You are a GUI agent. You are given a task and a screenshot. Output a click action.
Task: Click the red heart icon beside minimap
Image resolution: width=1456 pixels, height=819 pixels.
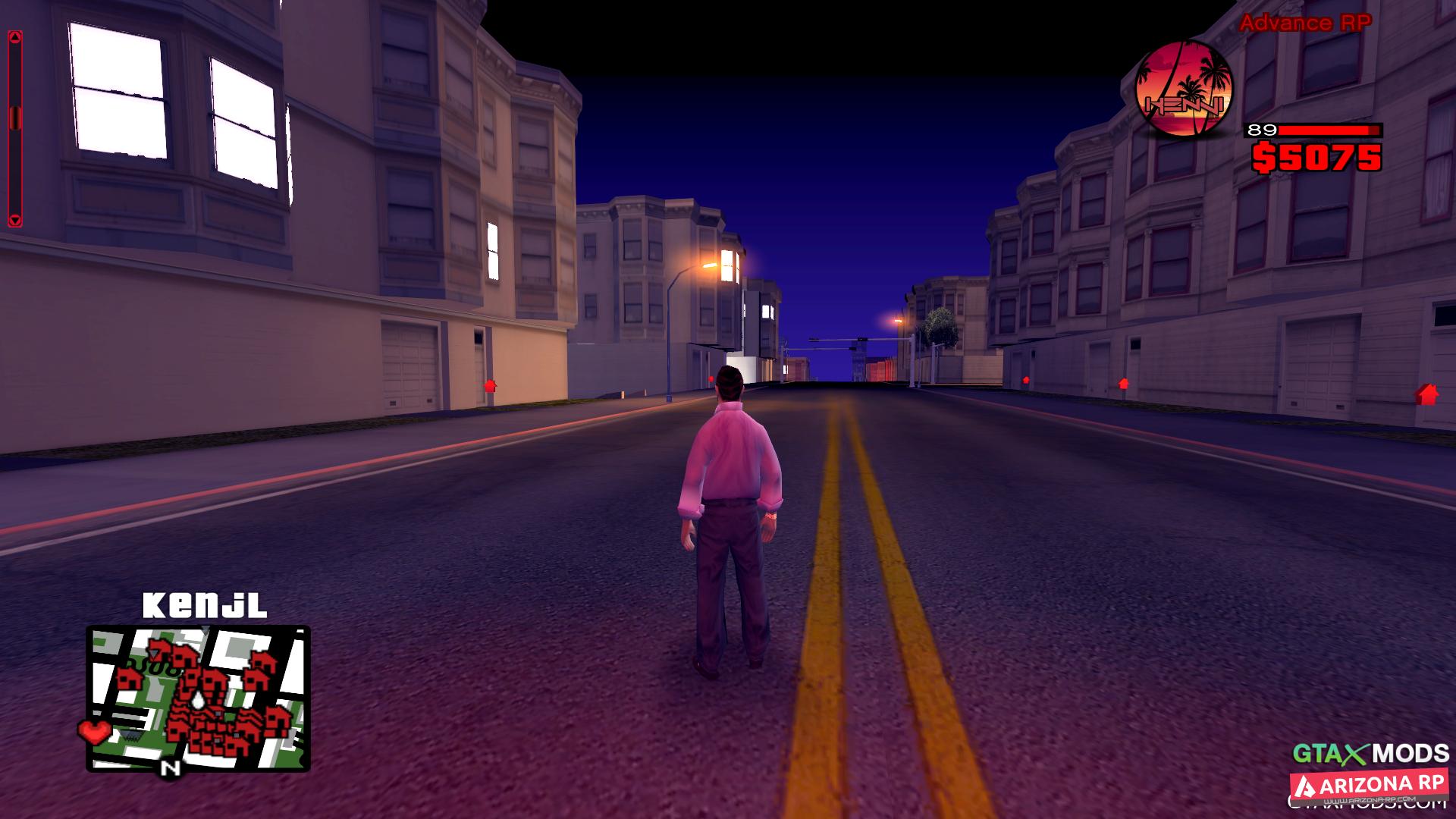(x=94, y=731)
